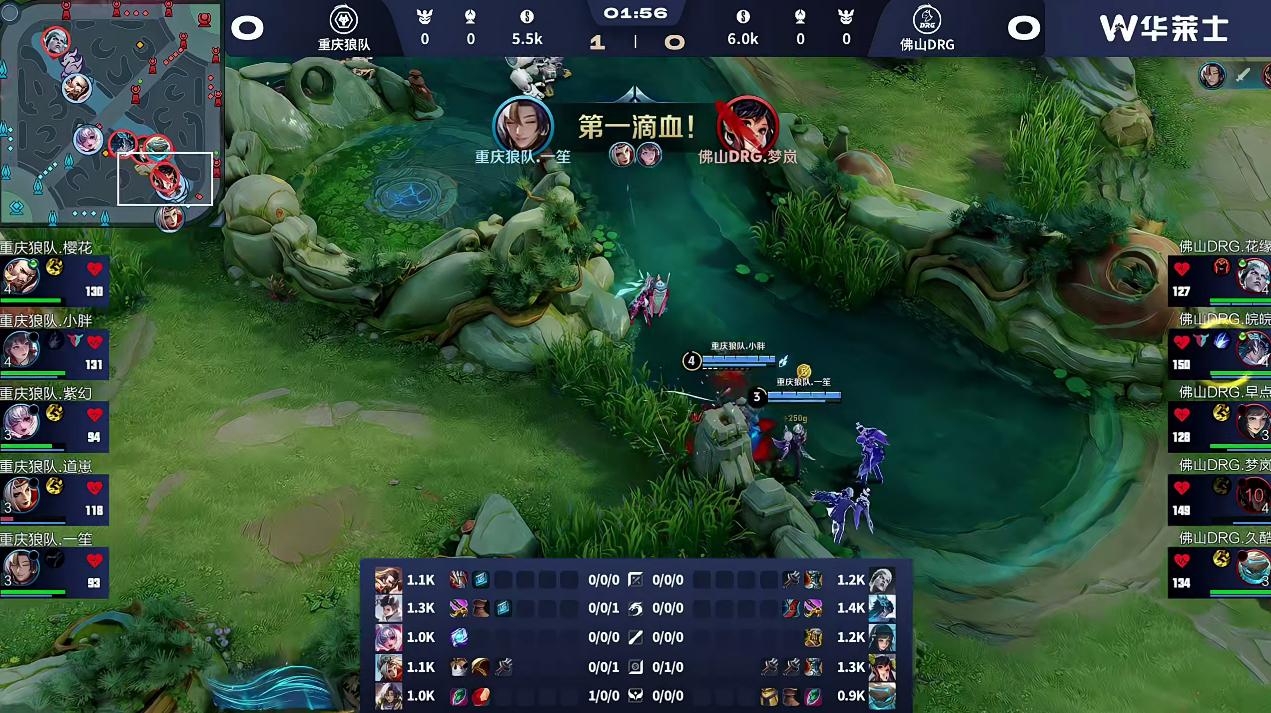
Task: Select player 重庆狼队.樱花's hero portrait
Action: point(21,275)
